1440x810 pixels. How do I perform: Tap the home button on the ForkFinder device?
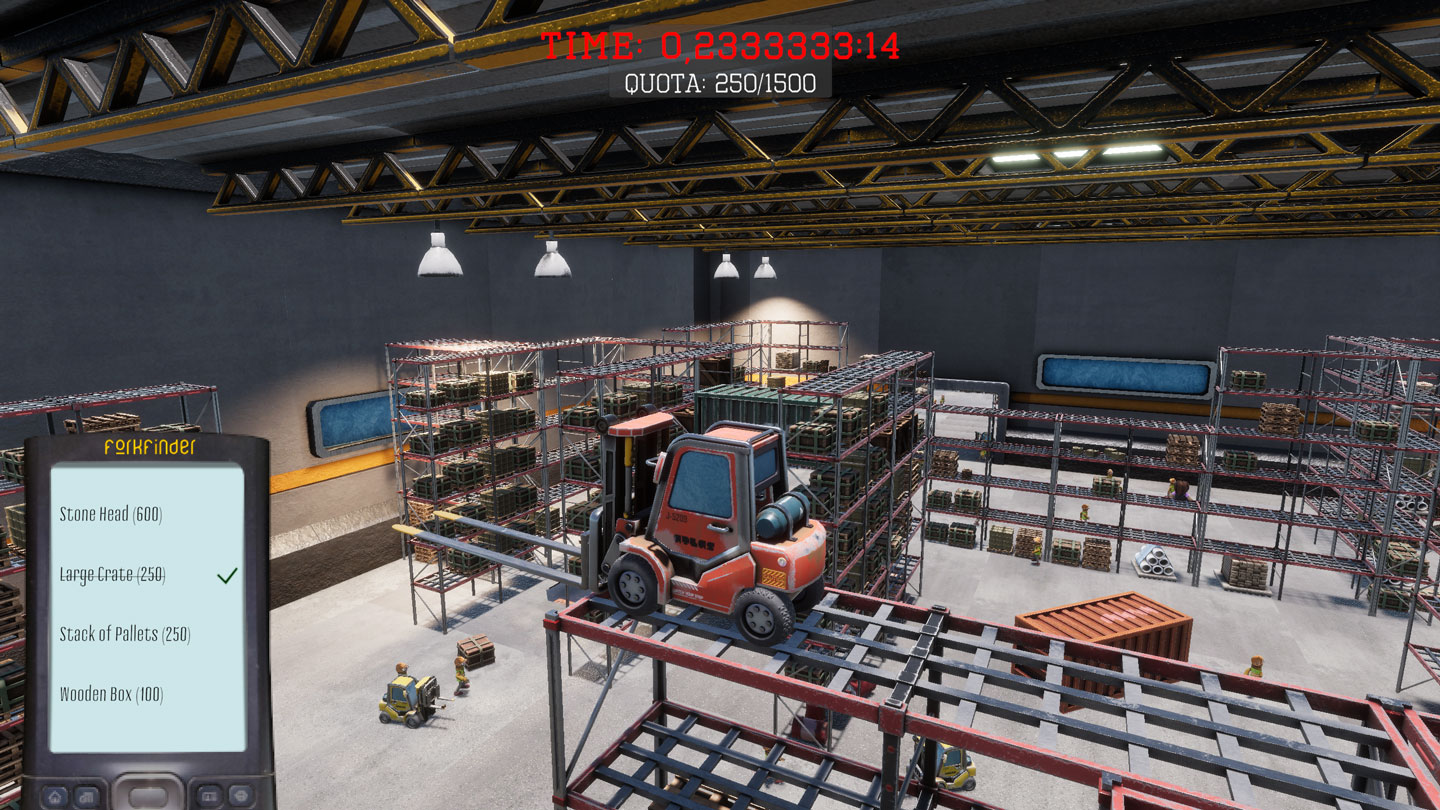(x=56, y=796)
